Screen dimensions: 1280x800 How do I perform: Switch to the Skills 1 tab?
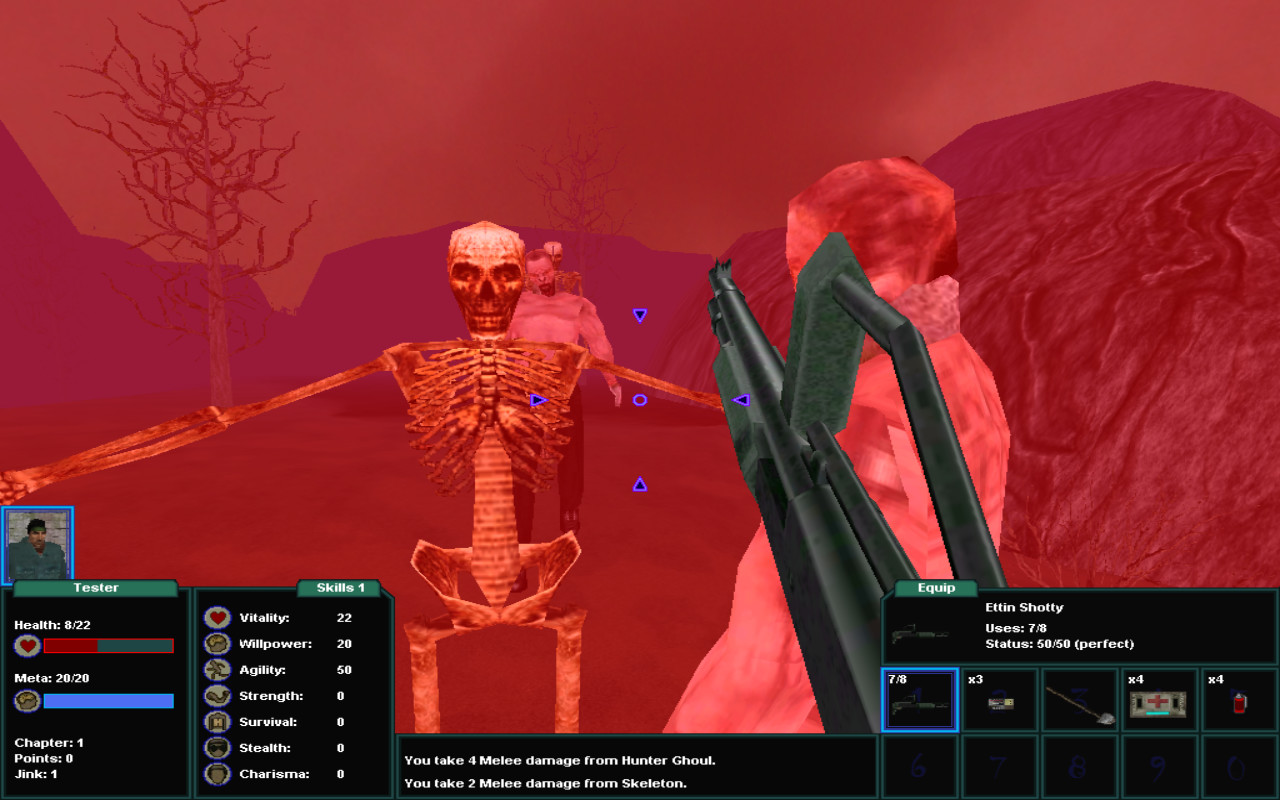pos(337,587)
